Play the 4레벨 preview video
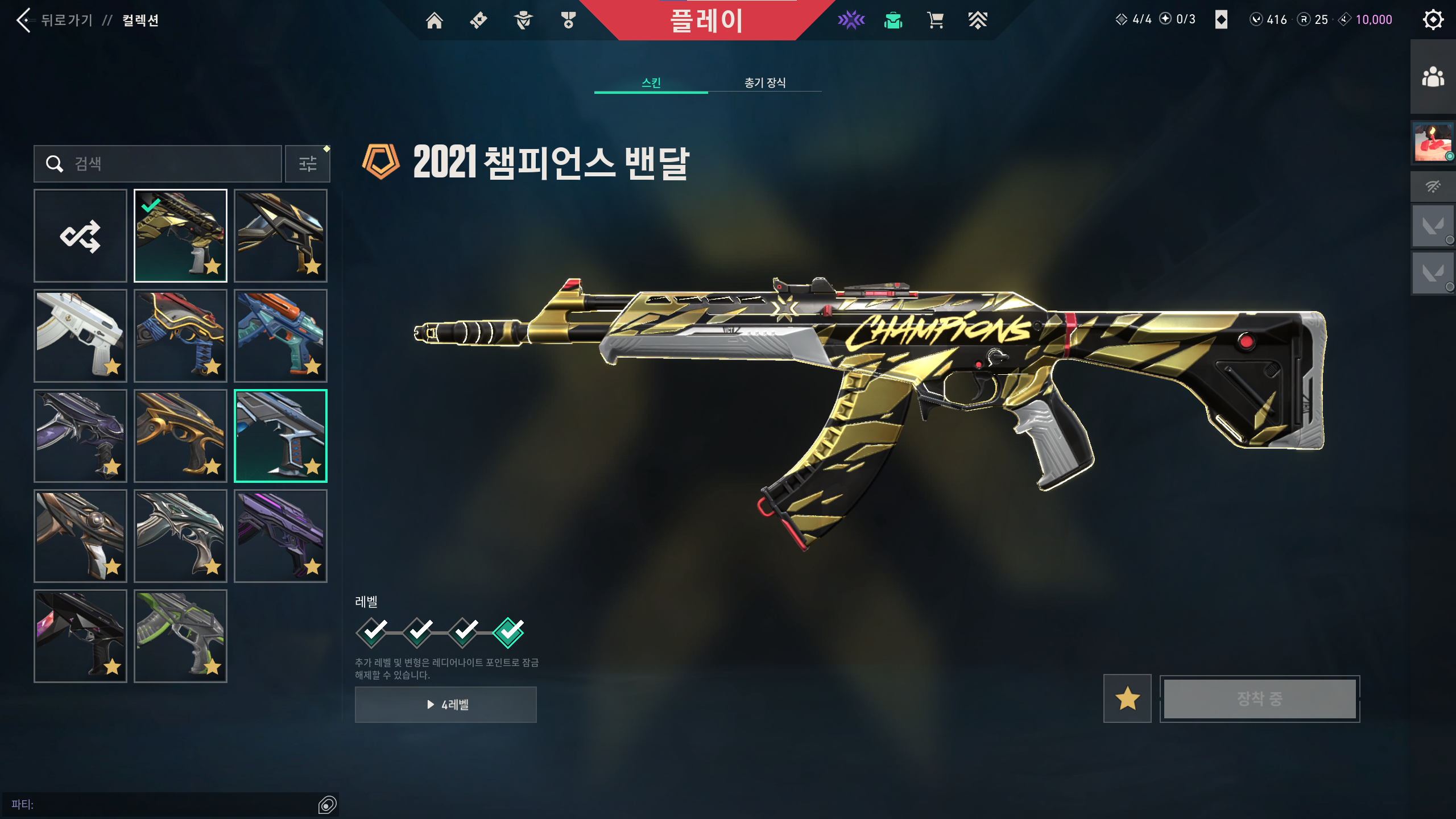The height and width of the screenshot is (819, 1456). [x=446, y=705]
